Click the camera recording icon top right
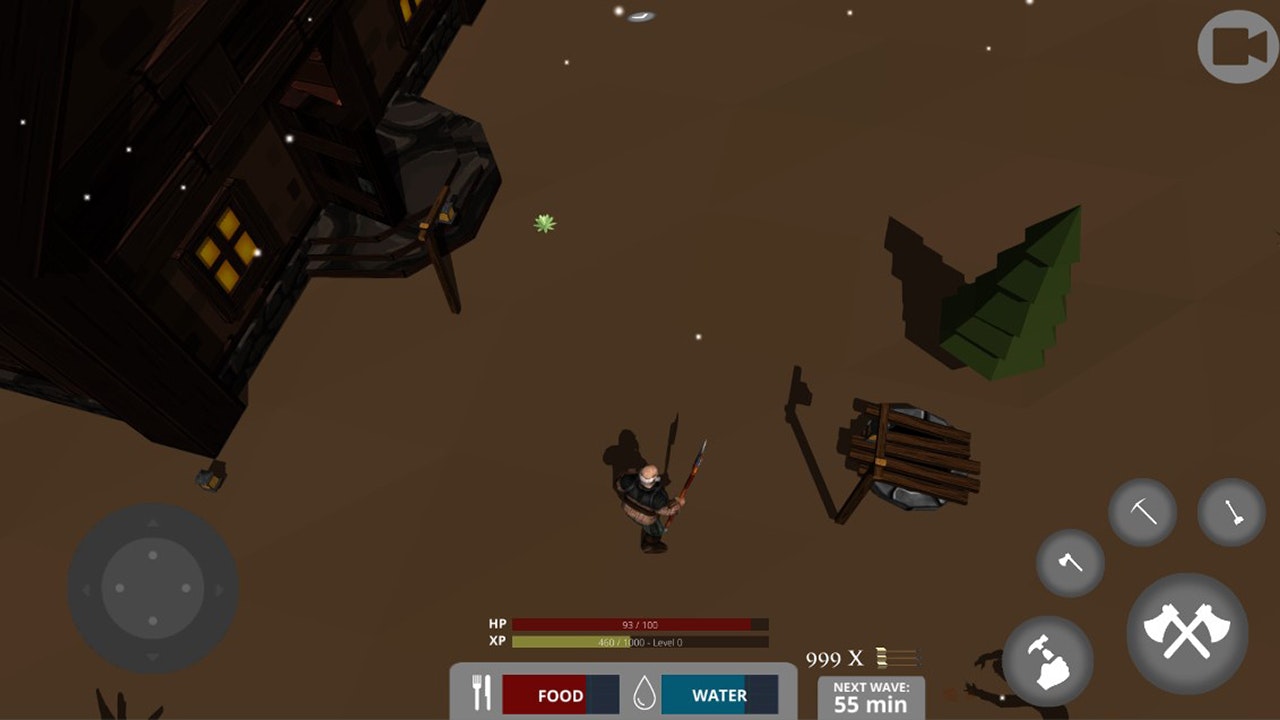This screenshot has width=1280, height=720. click(1236, 44)
